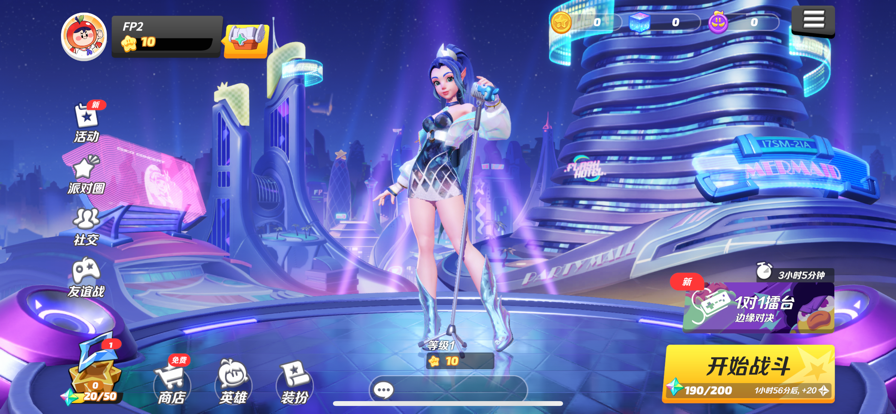Open the 商店 shop
Image resolution: width=896 pixels, height=414 pixels.
(x=171, y=383)
